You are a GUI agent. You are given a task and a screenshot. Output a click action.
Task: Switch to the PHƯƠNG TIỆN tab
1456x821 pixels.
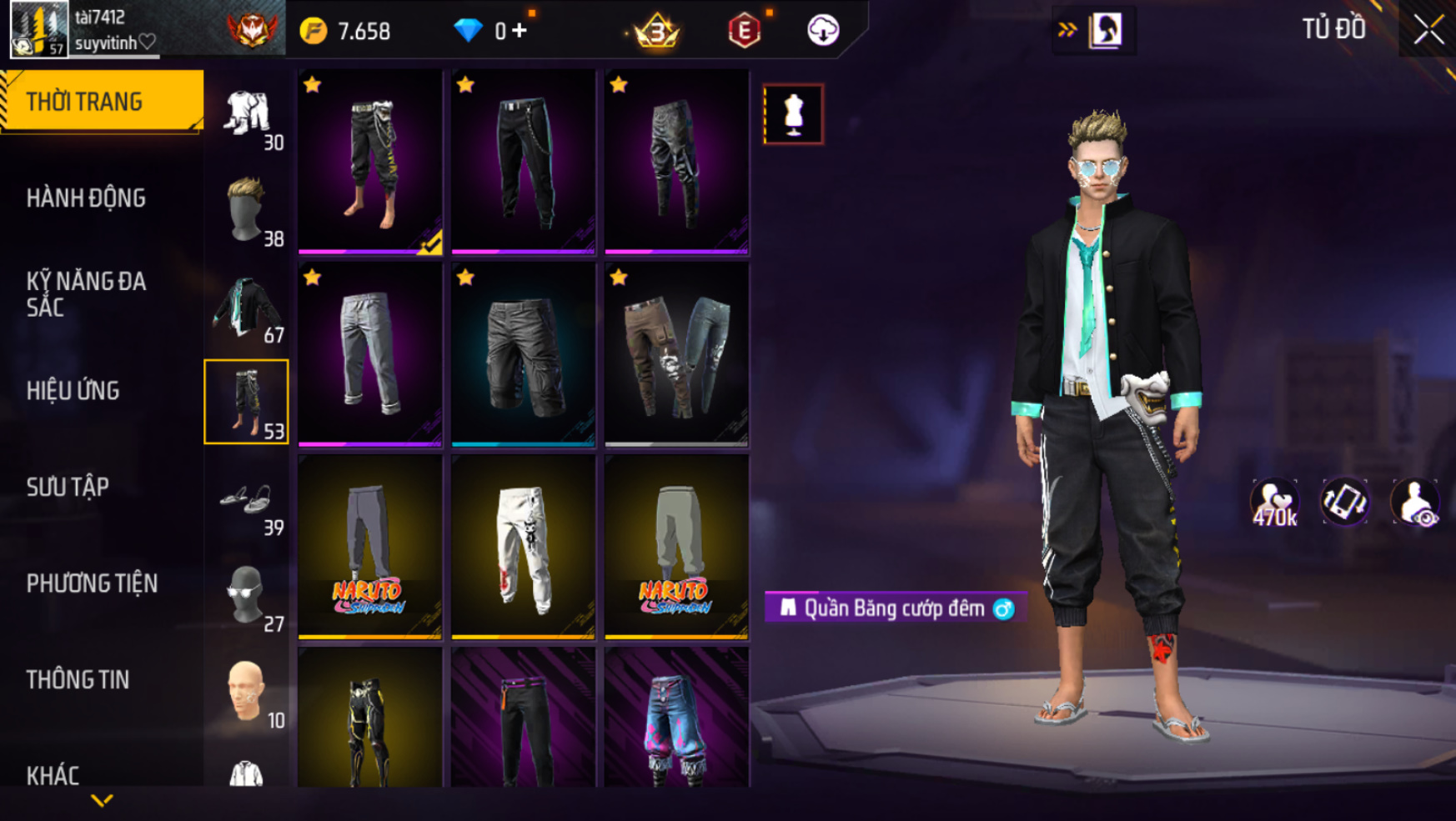click(x=92, y=583)
